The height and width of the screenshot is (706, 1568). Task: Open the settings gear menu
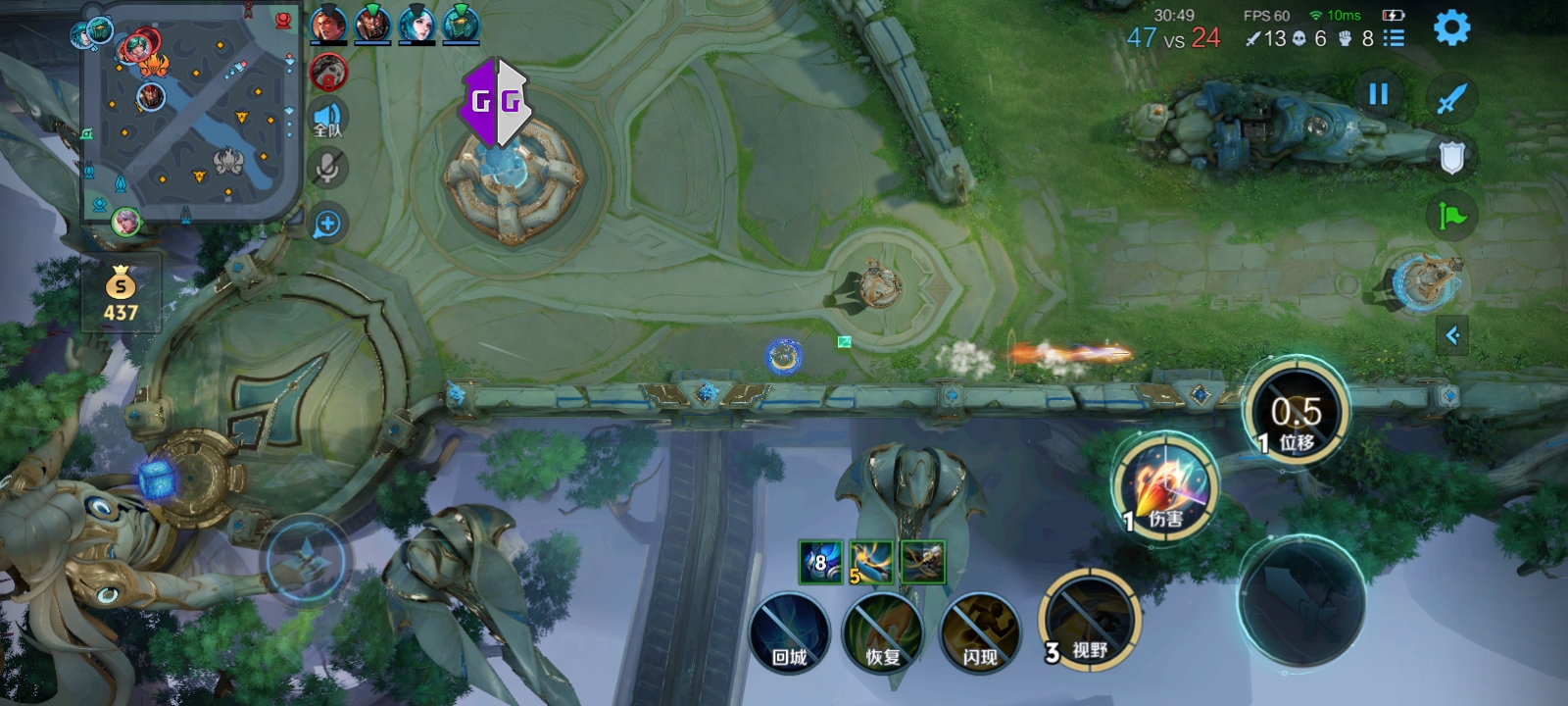tap(1451, 28)
